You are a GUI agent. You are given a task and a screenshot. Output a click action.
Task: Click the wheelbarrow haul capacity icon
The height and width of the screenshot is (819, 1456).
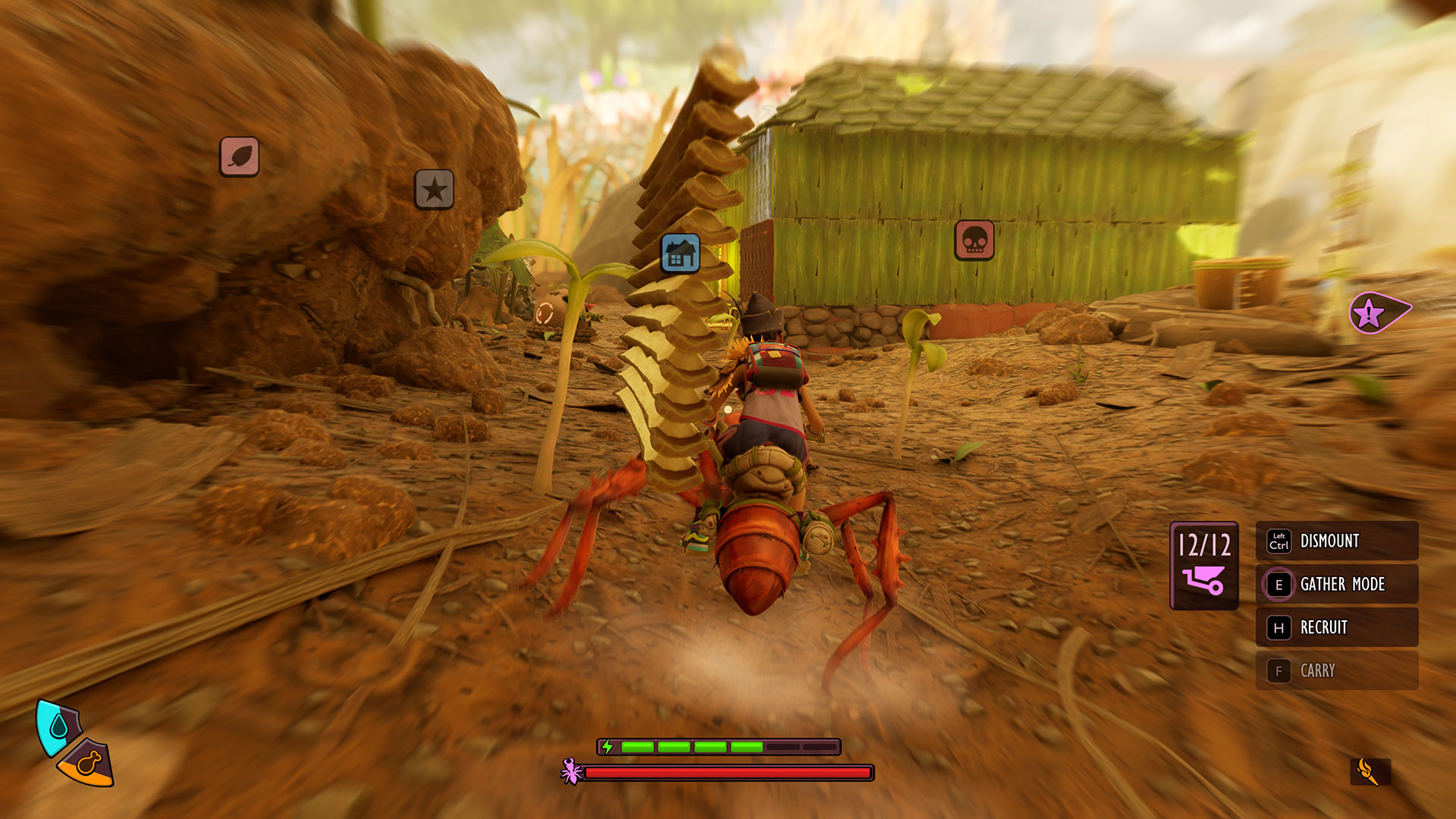pyautogui.click(x=1203, y=581)
